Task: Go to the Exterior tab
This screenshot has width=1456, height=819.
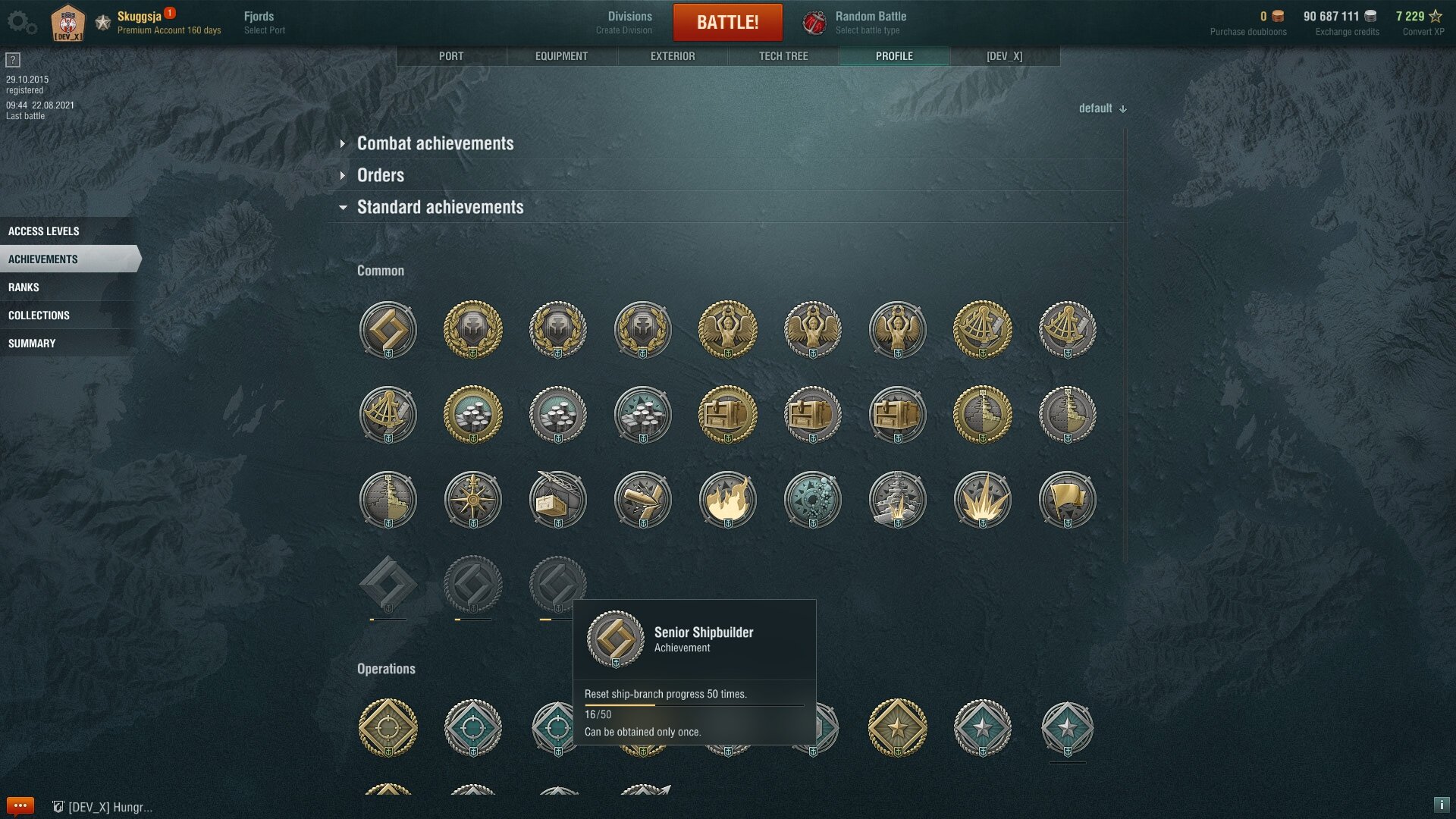Action: click(673, 56)
